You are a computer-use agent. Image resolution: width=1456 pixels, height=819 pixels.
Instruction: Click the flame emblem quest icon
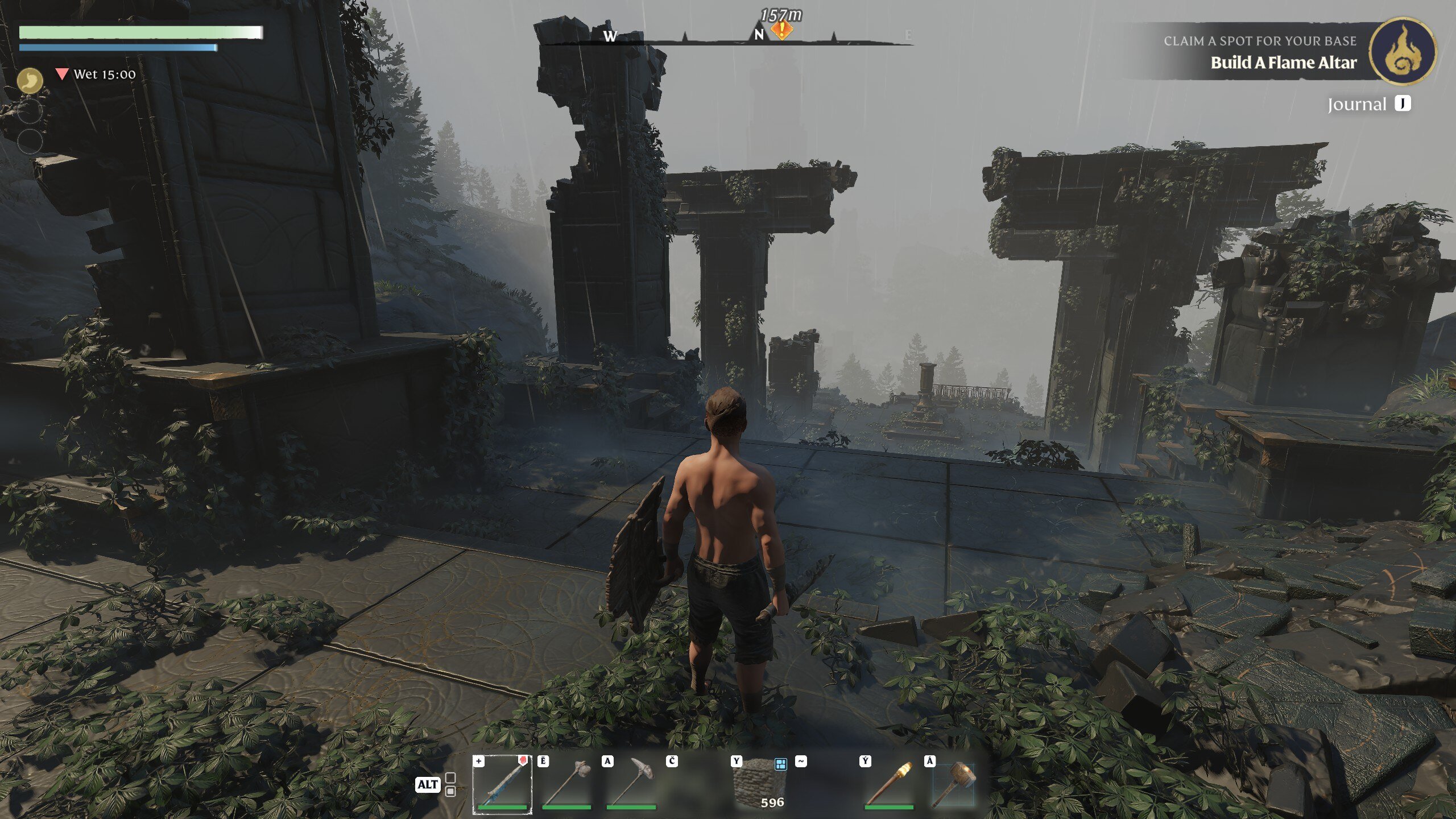pyautogui.click(x=1403, y=51)
